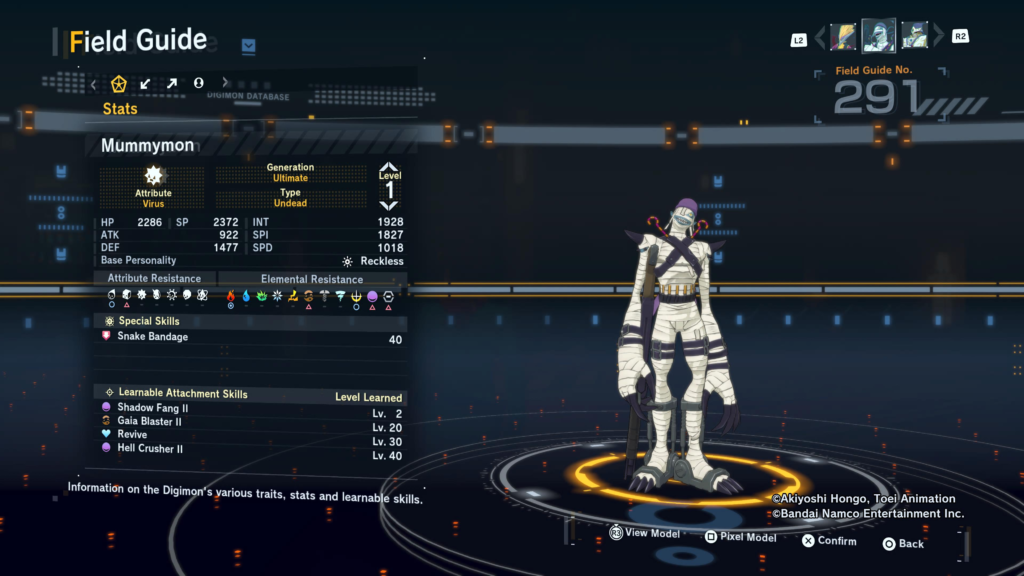This screenshot has width=1024, height=576.
Task: Click the highlighted Mummymon portrait thumbnail
Action: [879, 36]
